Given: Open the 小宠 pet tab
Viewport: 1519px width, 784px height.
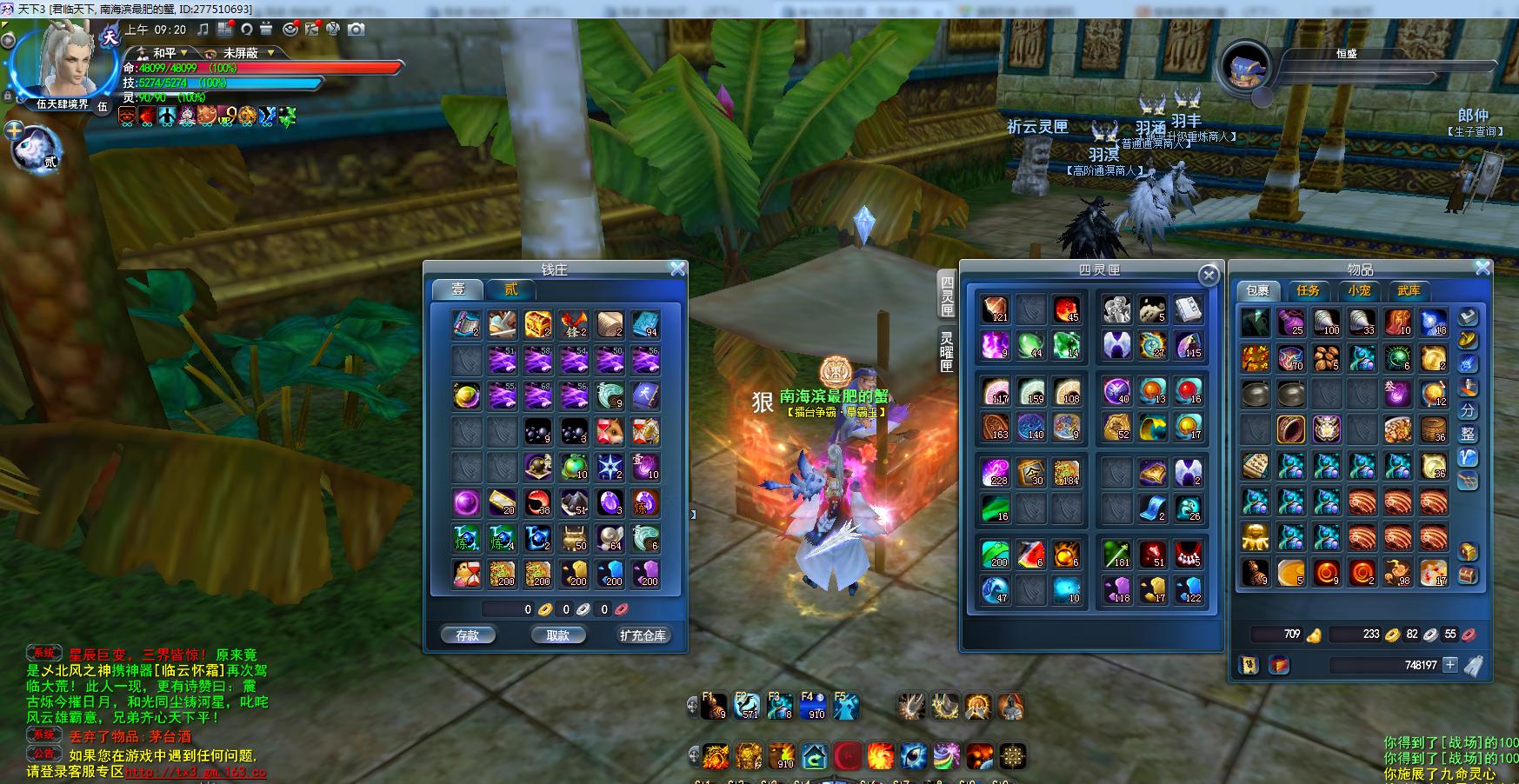Looking at the screenshot, I should click(x=1359, y=290).
